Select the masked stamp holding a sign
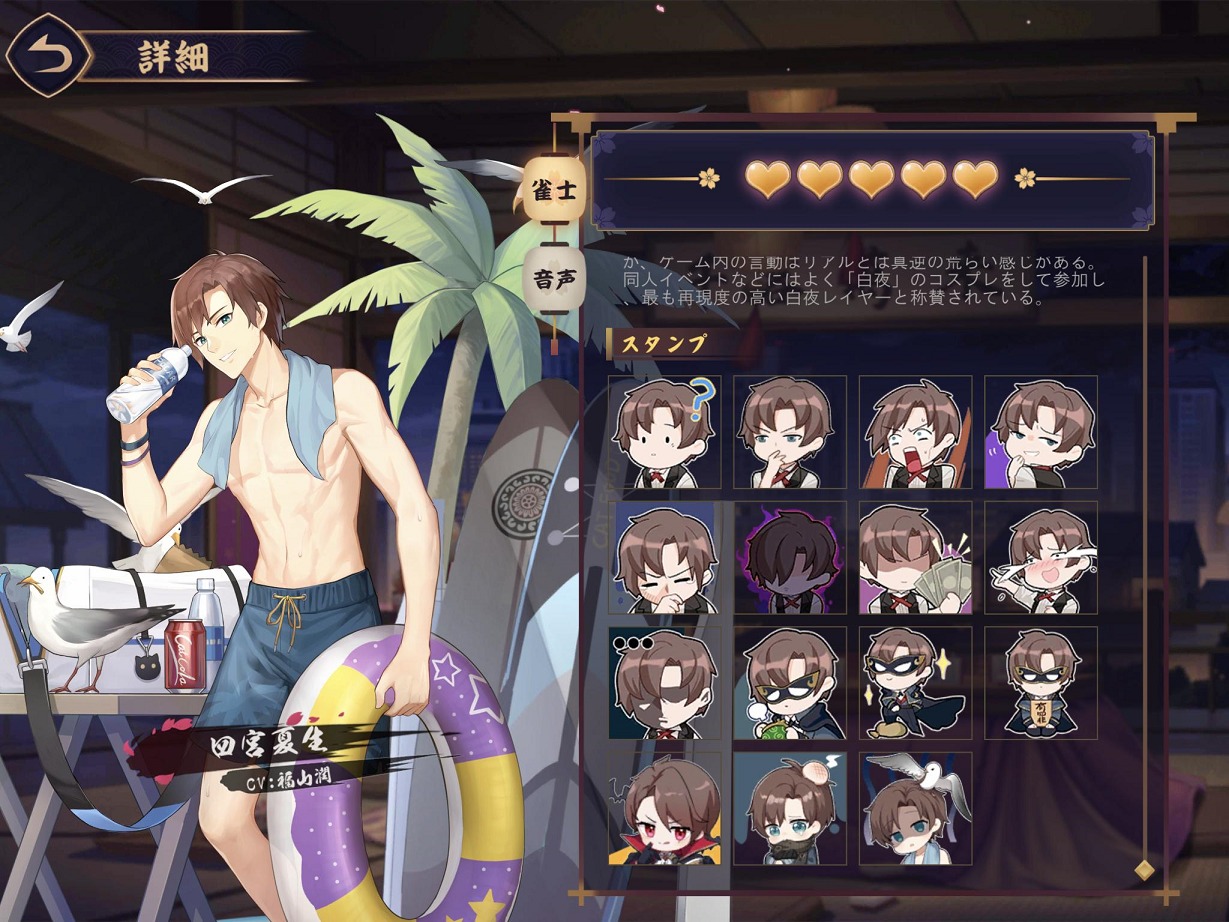1229x922 pixels. pos(1040,683)
